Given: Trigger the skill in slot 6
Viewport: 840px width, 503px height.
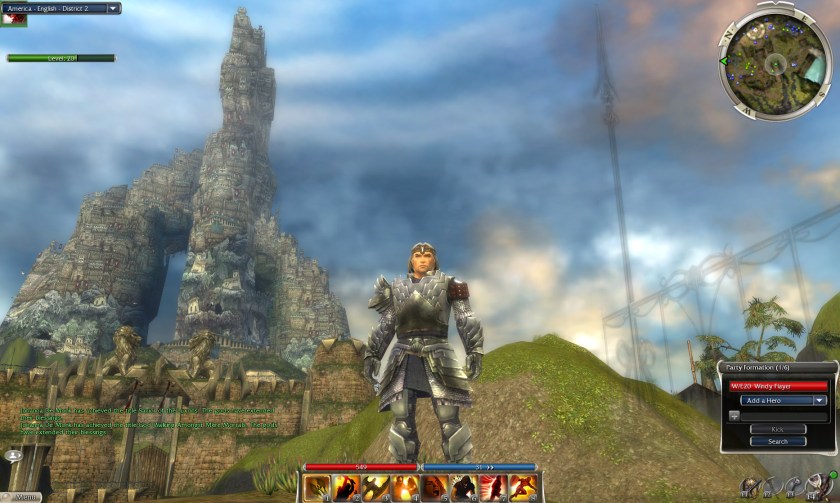Looking at the screenshot, I should coord(464,488).
